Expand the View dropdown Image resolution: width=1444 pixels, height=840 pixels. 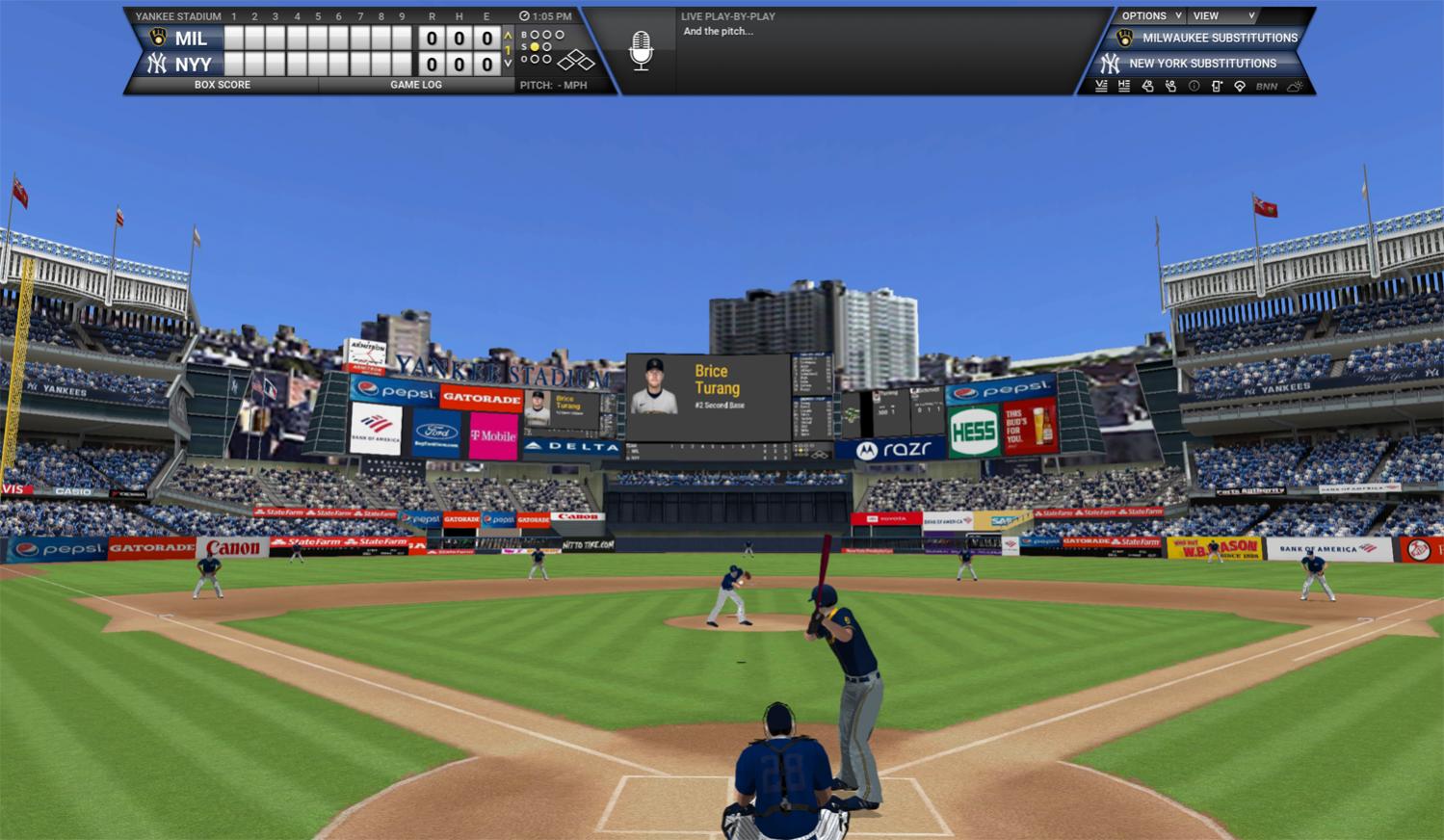click(x=1223, y=16)
